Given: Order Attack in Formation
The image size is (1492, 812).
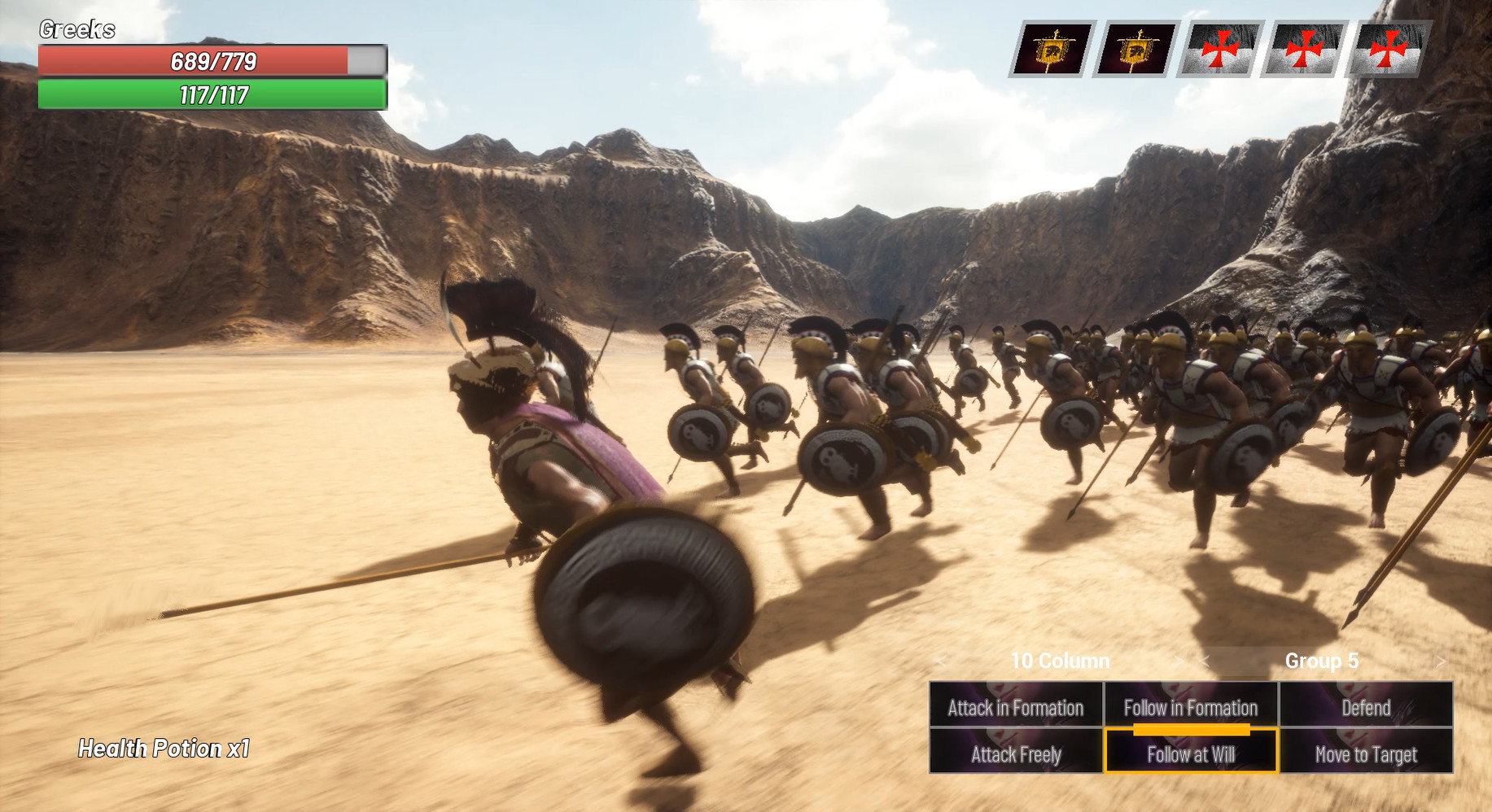Looking at the screenshot, I should (x=1016, y=708).
